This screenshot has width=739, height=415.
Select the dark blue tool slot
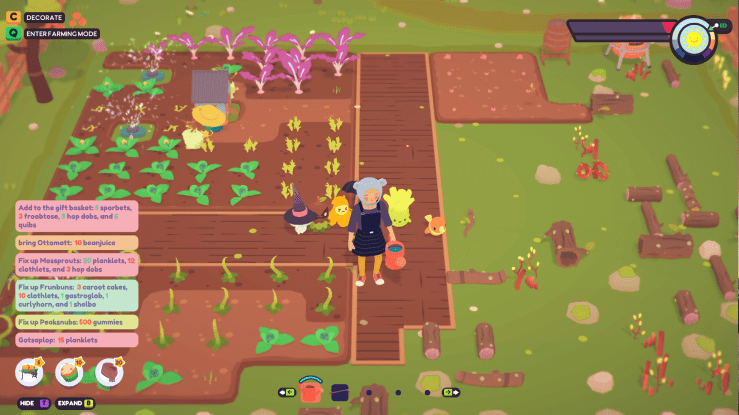coord(339,392)
